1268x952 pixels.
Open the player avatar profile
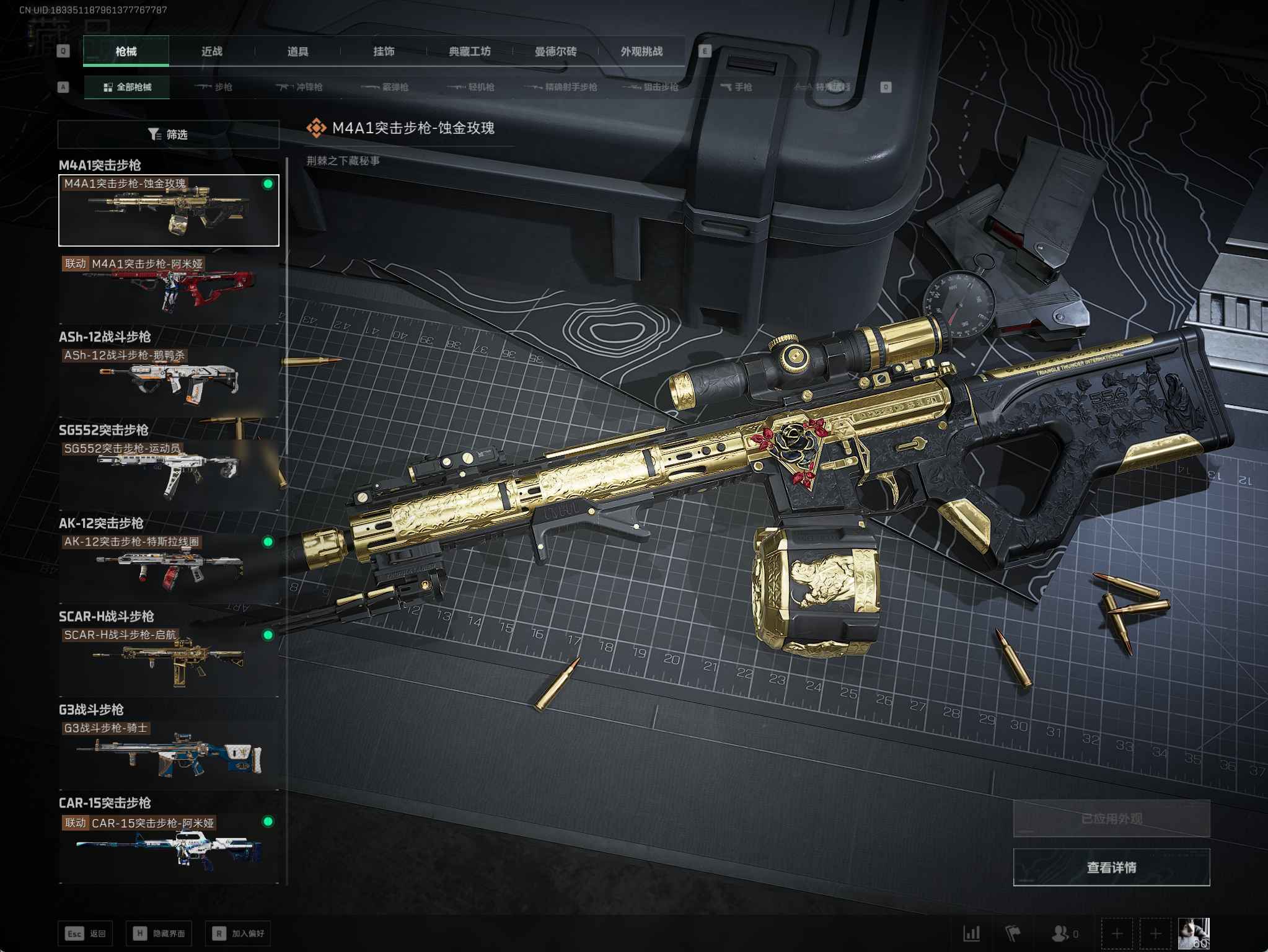1193,933
